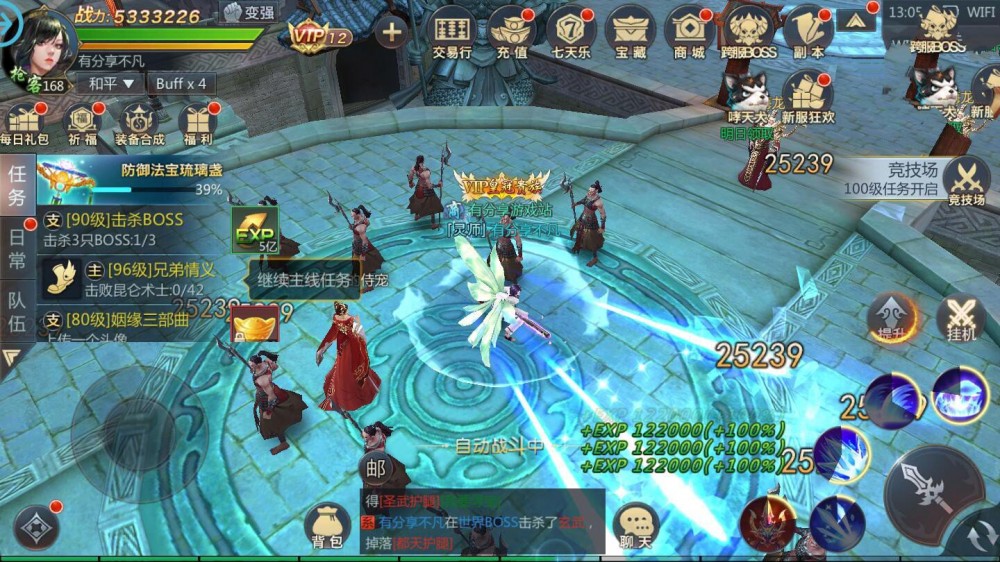Screen dimensions: 1000x562
Task: Open the 七天乐 seven-day event
Action: pyautogui.click(x=571, y=32)
